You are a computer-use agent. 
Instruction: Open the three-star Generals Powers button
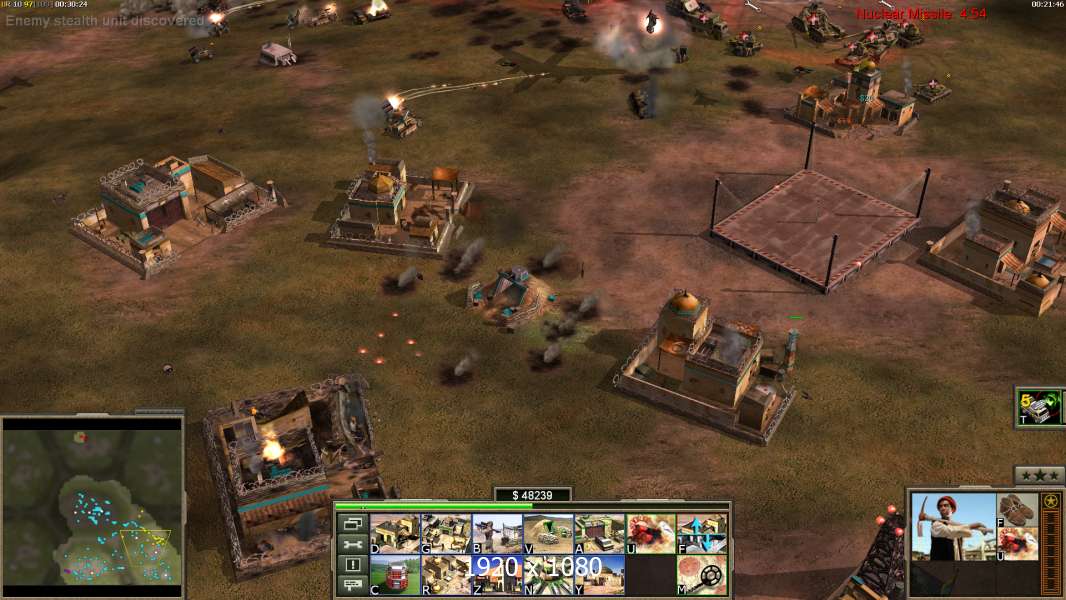pyautogui.click(x=1039, y=476)
